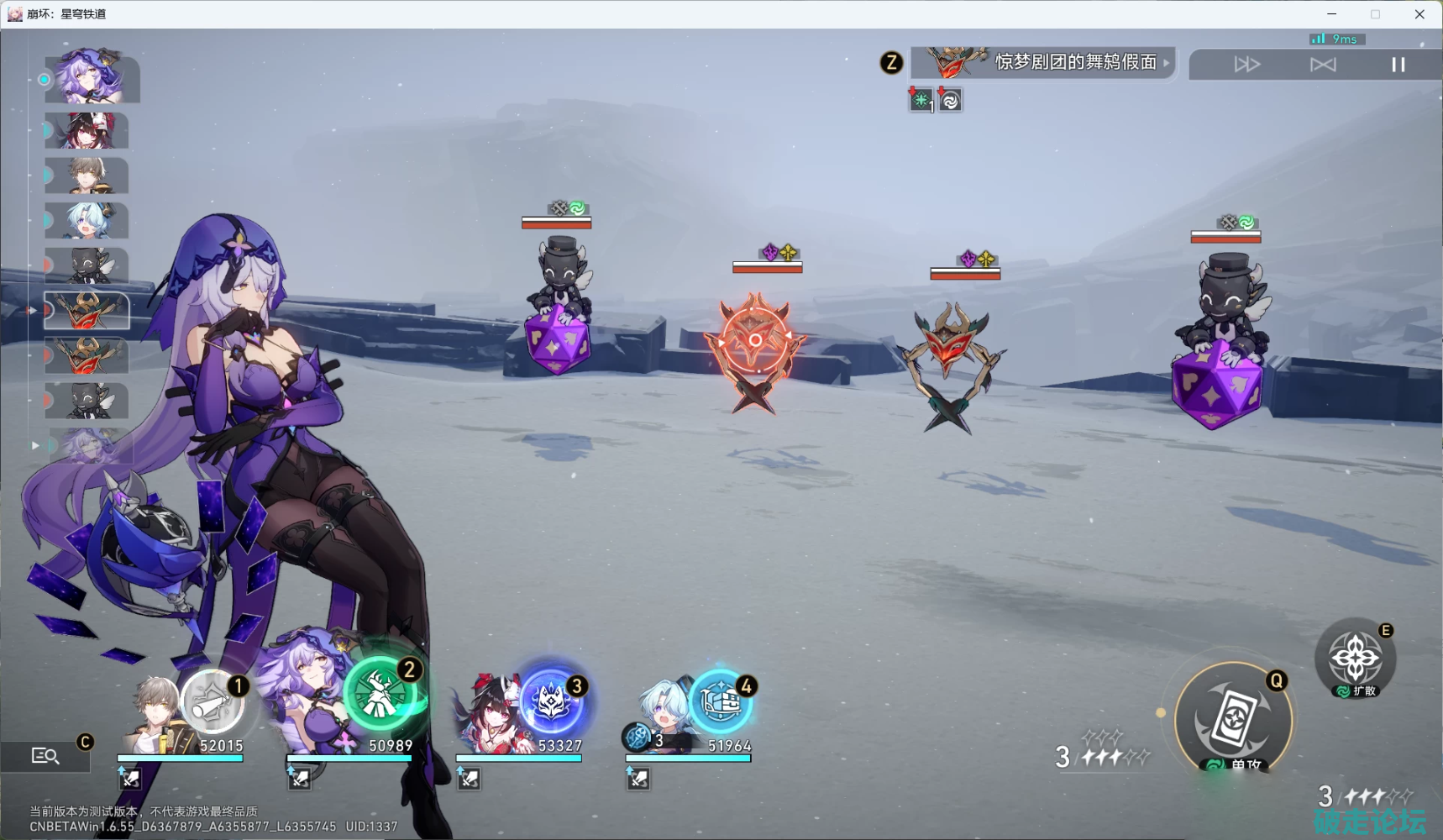
Task: Activate Black Swan's green ultimate
Action: tap(380, 694)
